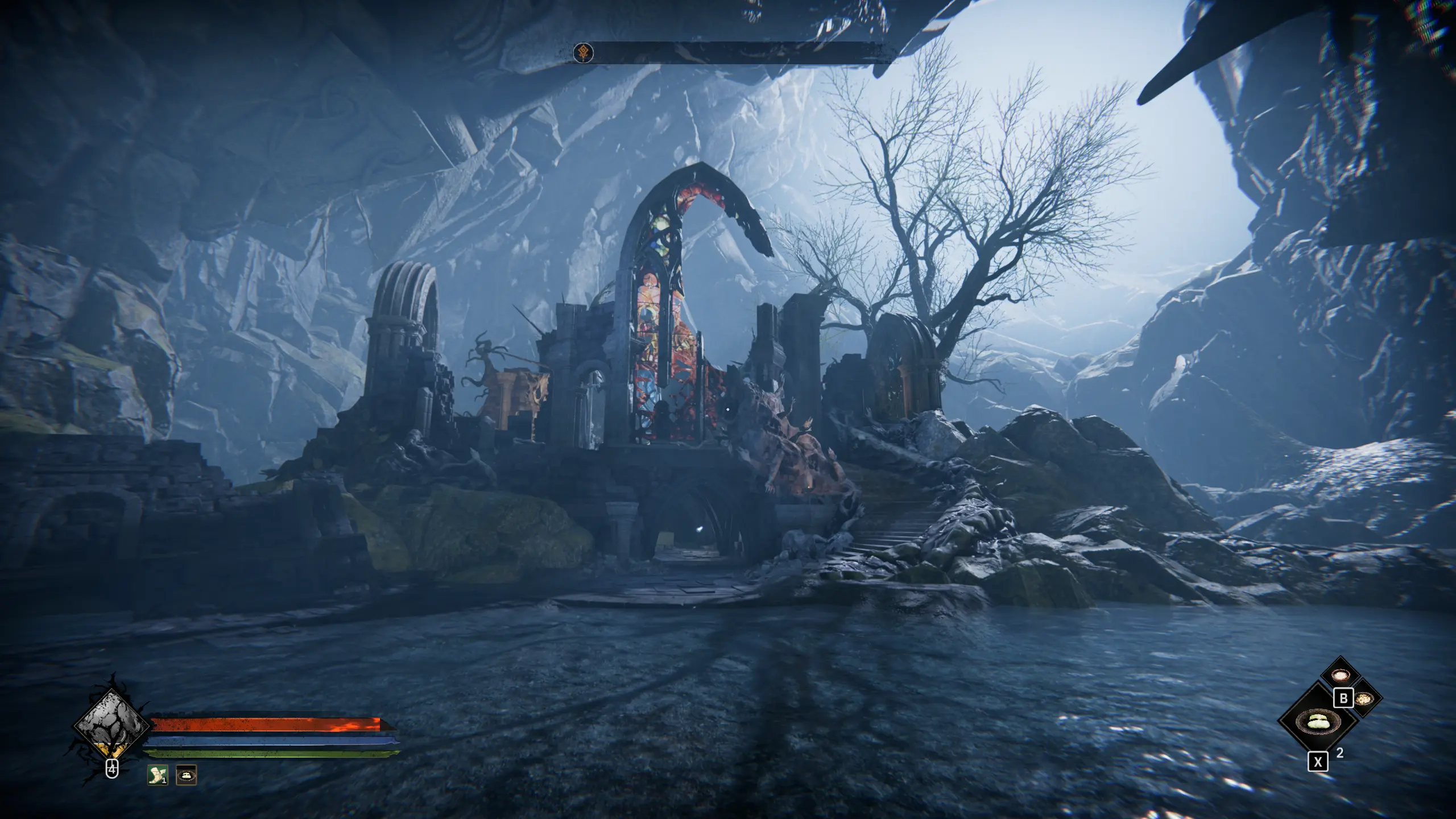The image size is (1456, 819).
Task: Choose the yellow grain bowl quick slot
Action: [x=1364, y=699]
